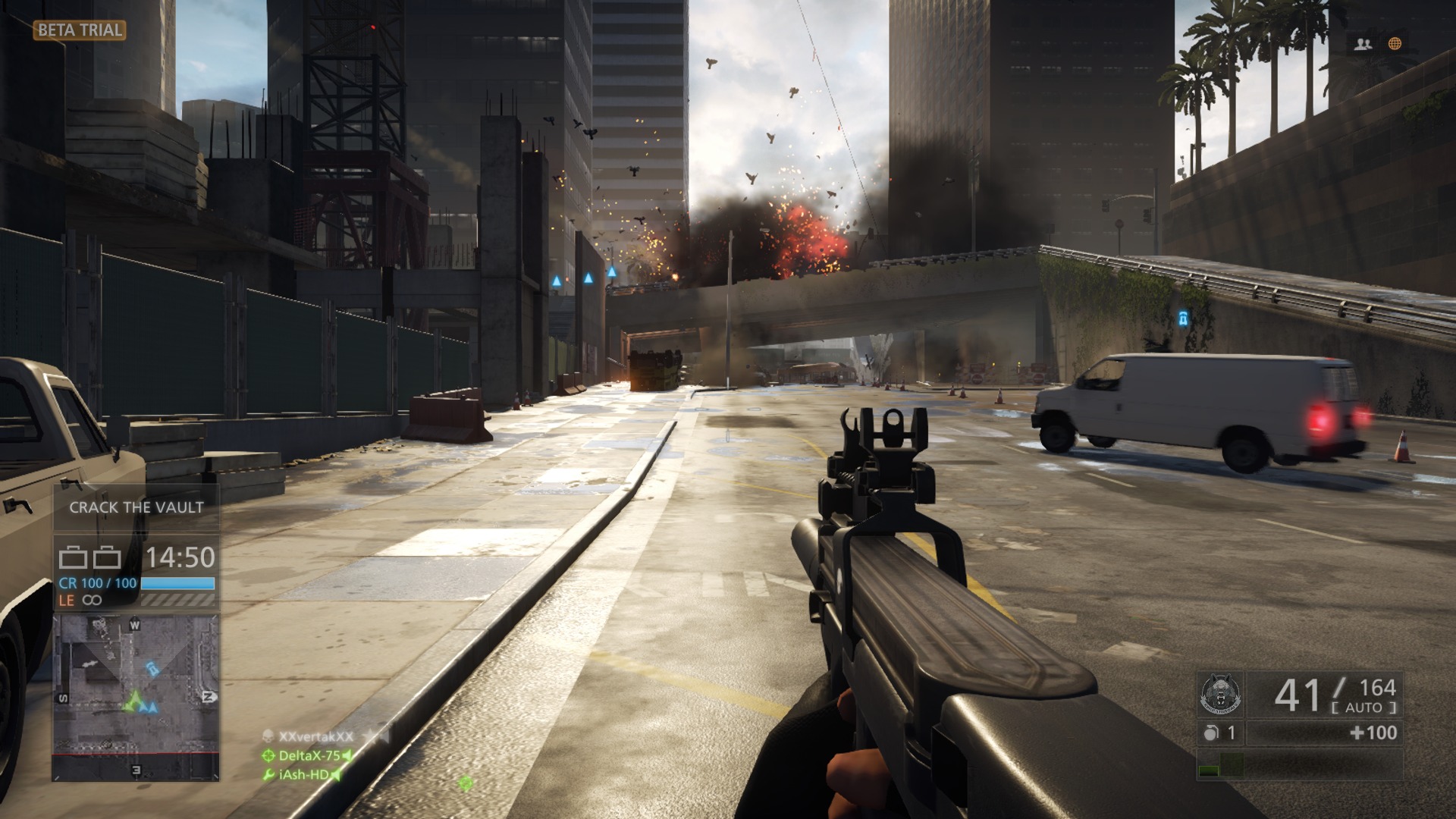The height and width of the screenshot is (819, 1456).
Task: Expand the CRACK THE VAULT objective header
Action: pos(137,508)
